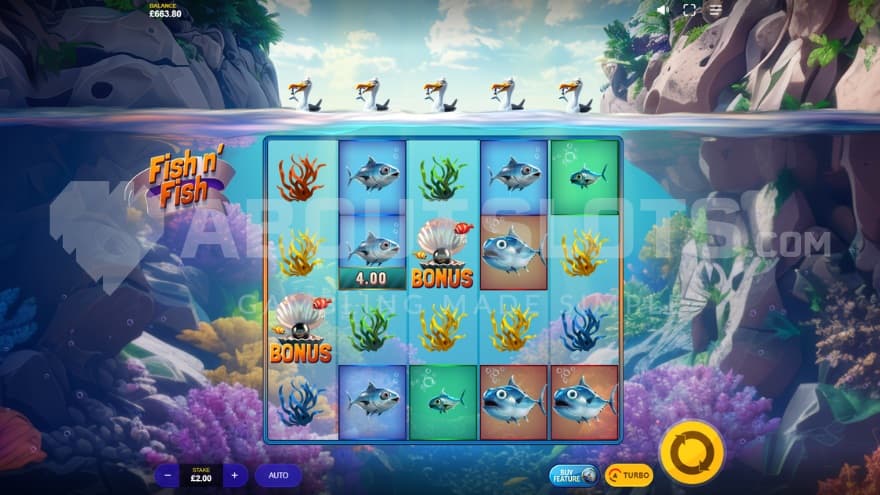This screenshot has width=880, height=495.
Task: Open the Buy Feature option
Action: [x=574, y=475]
